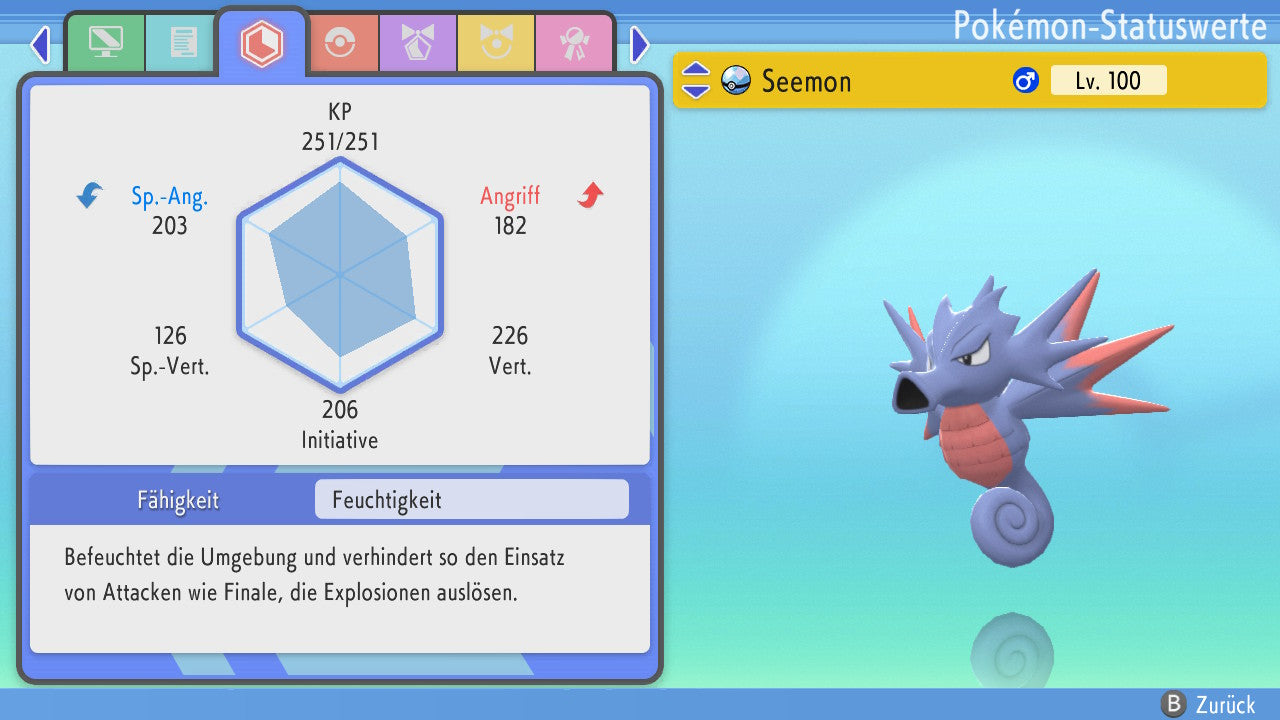Click the left arrow beside the tabs
The image size is (1280, 720).
[x=40, y=44]
